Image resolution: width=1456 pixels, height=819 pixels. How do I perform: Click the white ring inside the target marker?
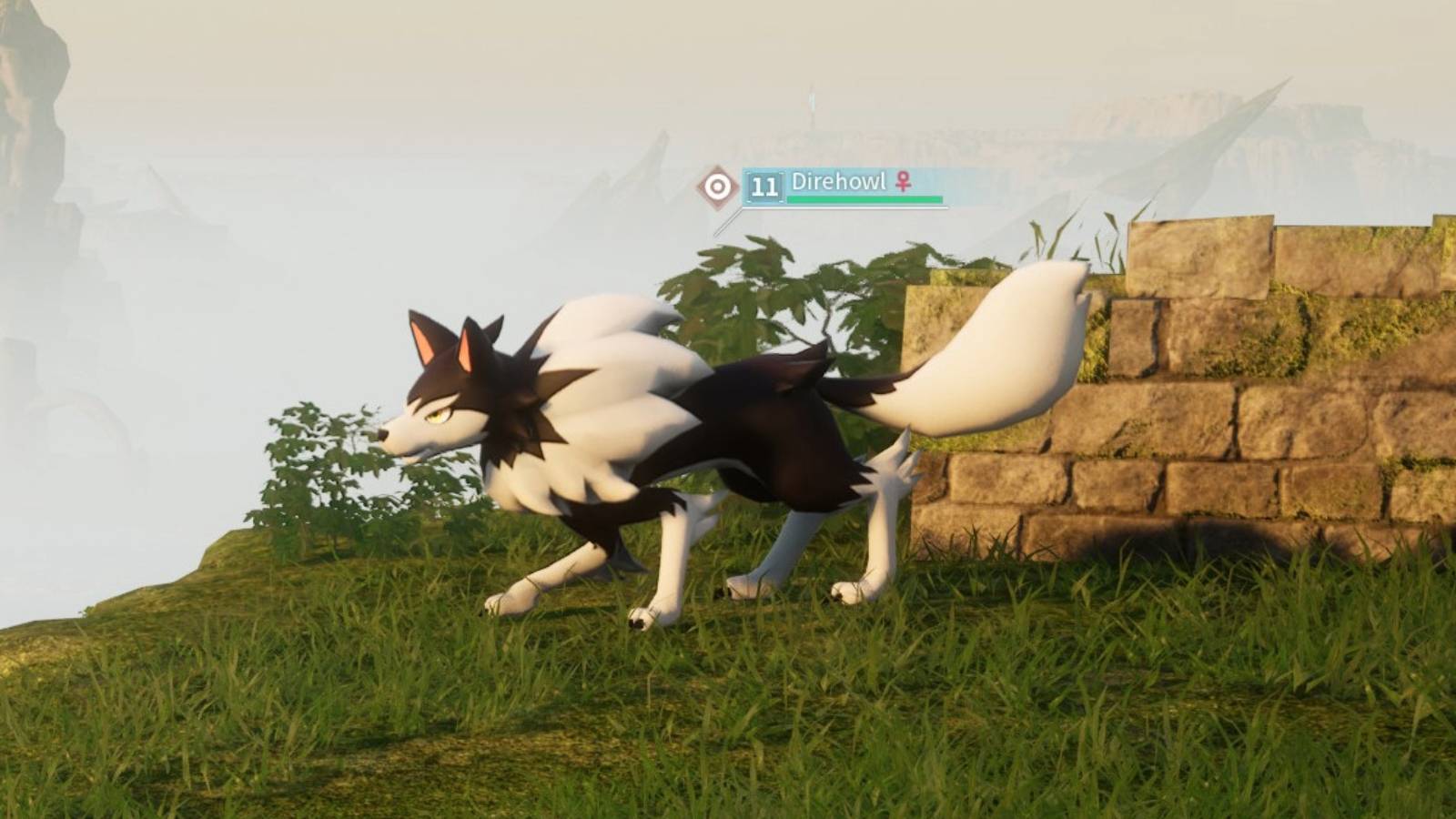pos(718,184)
